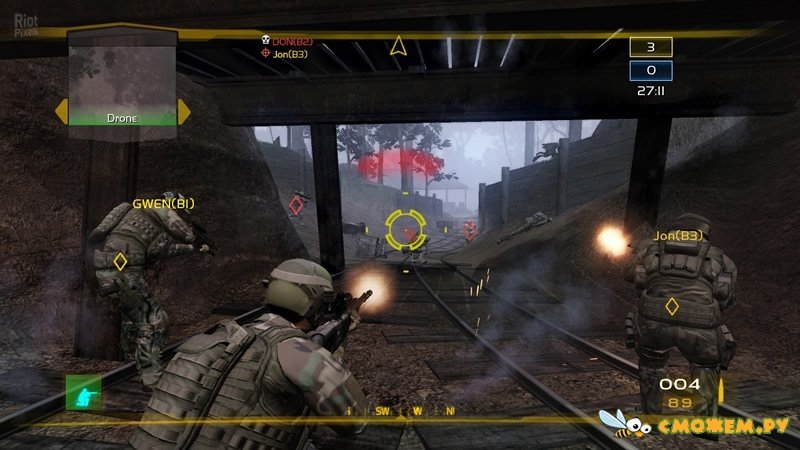Click the yellow direction arrow at top center
Screen dimensions: 800x450
pos(398,46)
